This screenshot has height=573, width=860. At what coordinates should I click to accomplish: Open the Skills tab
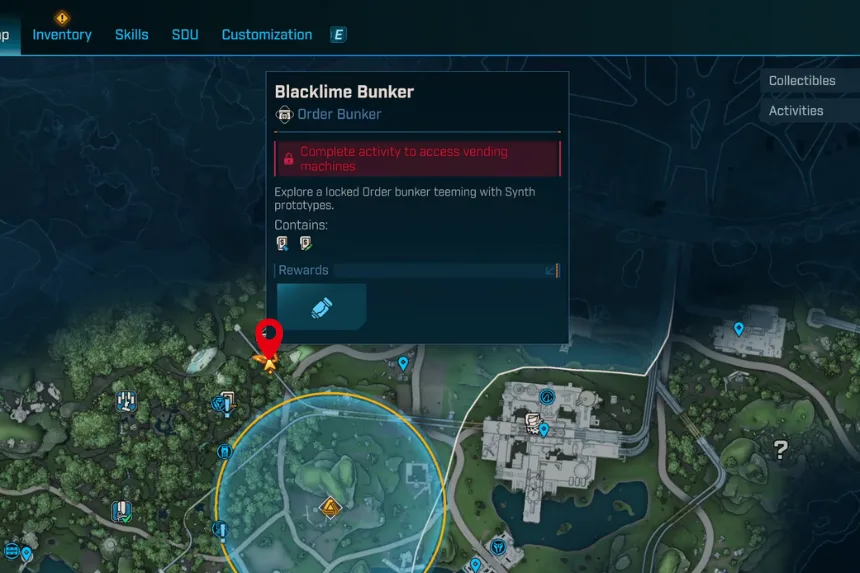131,35
